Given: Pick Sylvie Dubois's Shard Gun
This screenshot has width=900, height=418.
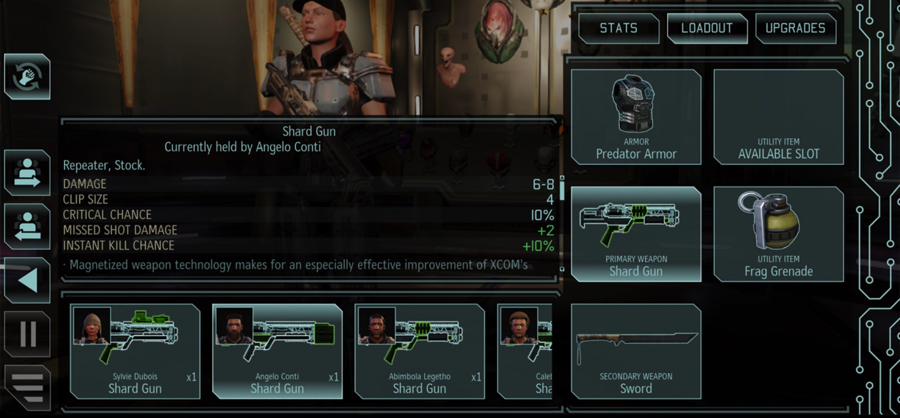Looking at the screenshot, I should [x=135, y=352].
